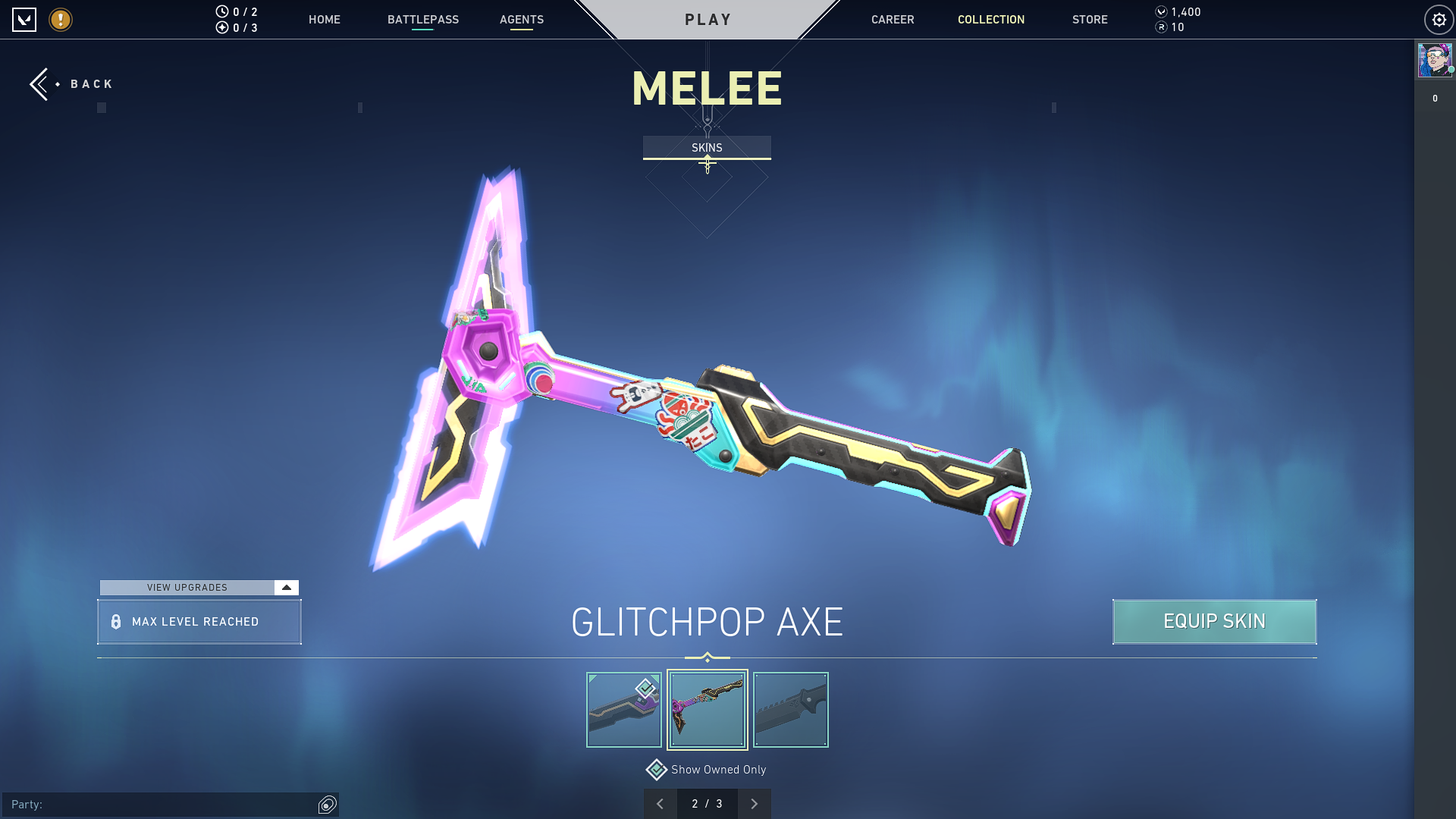
Task: Open the Home tab
Action: pyautogui.click(x=325, y=20)
